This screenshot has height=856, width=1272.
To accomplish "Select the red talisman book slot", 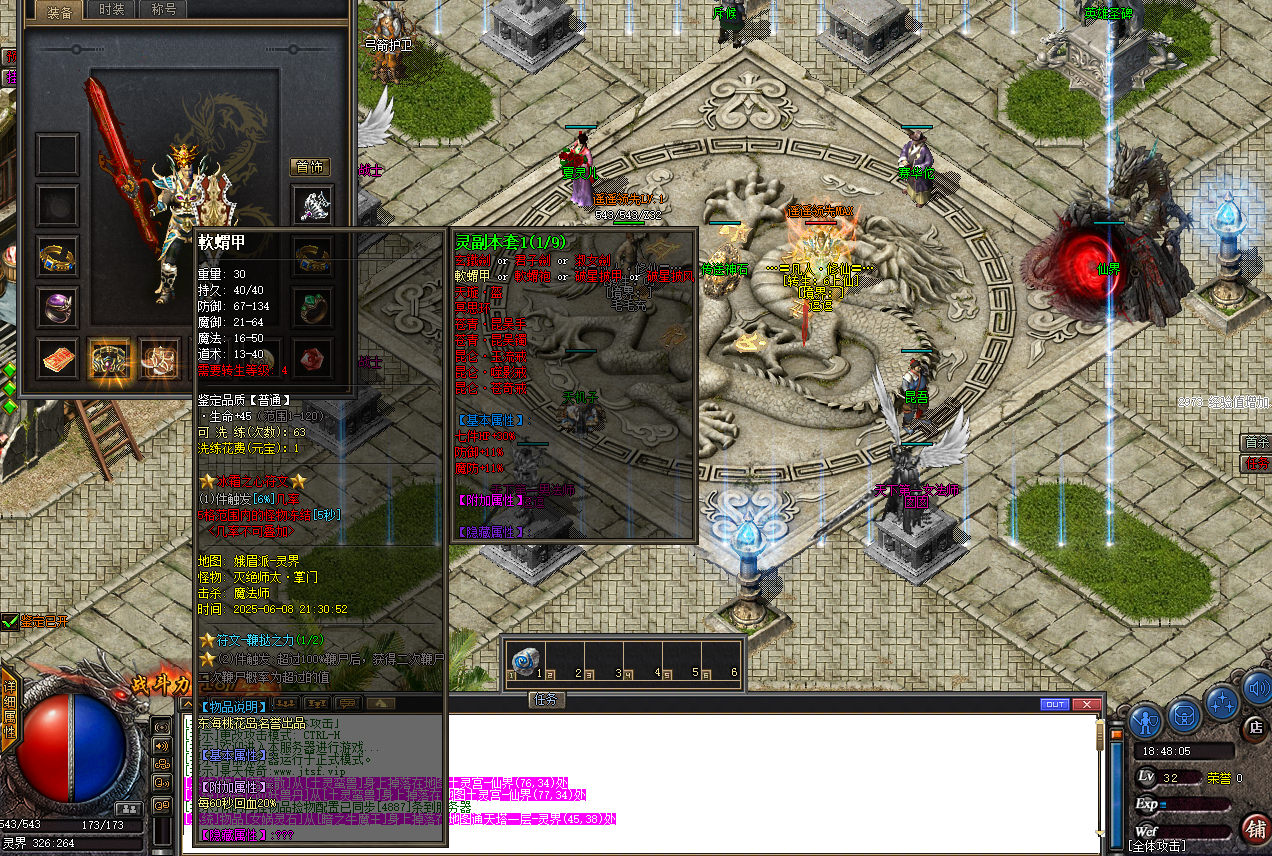I will tap(58, 357).
